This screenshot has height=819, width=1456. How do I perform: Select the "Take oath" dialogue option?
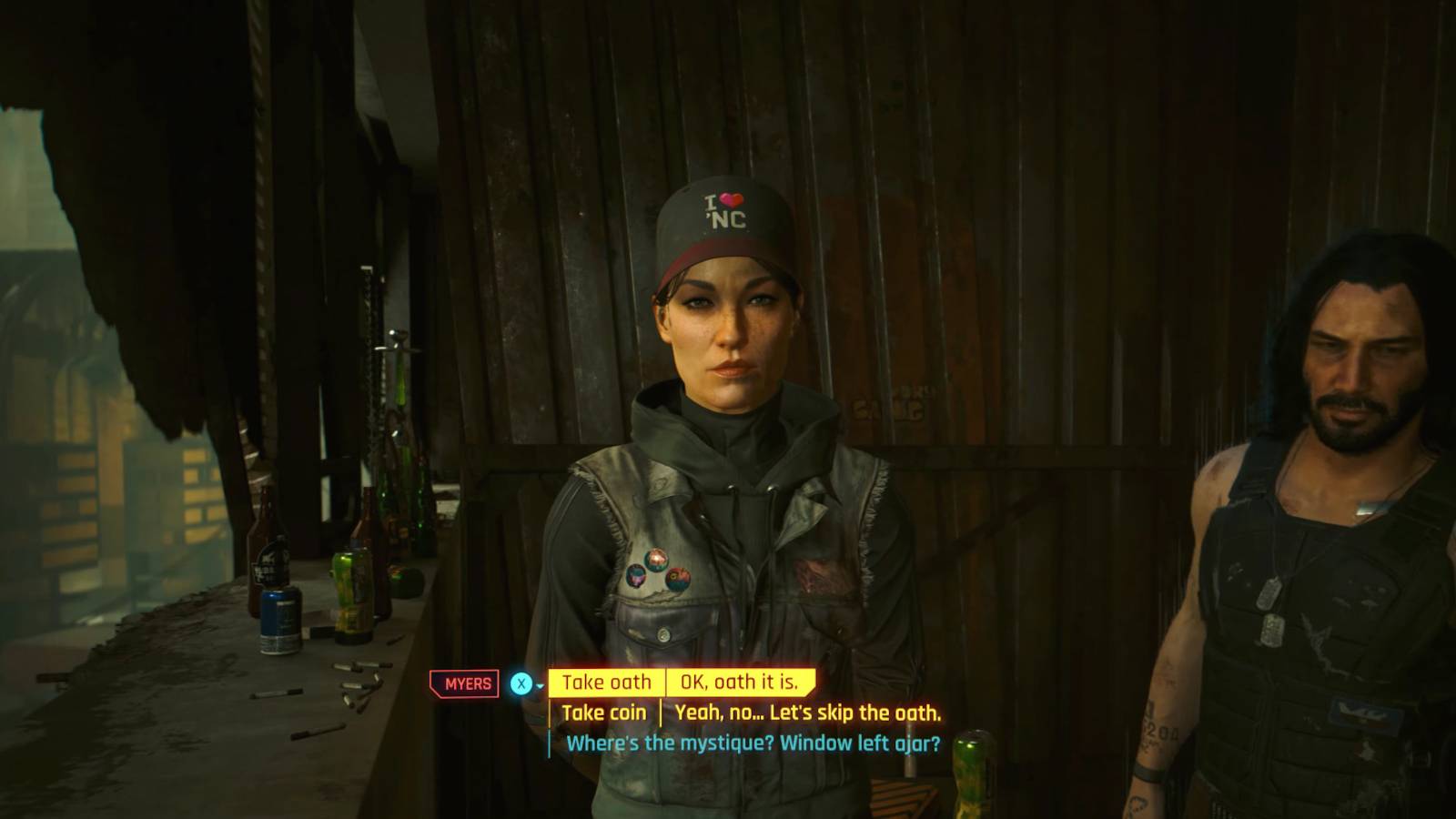(608, 682)
